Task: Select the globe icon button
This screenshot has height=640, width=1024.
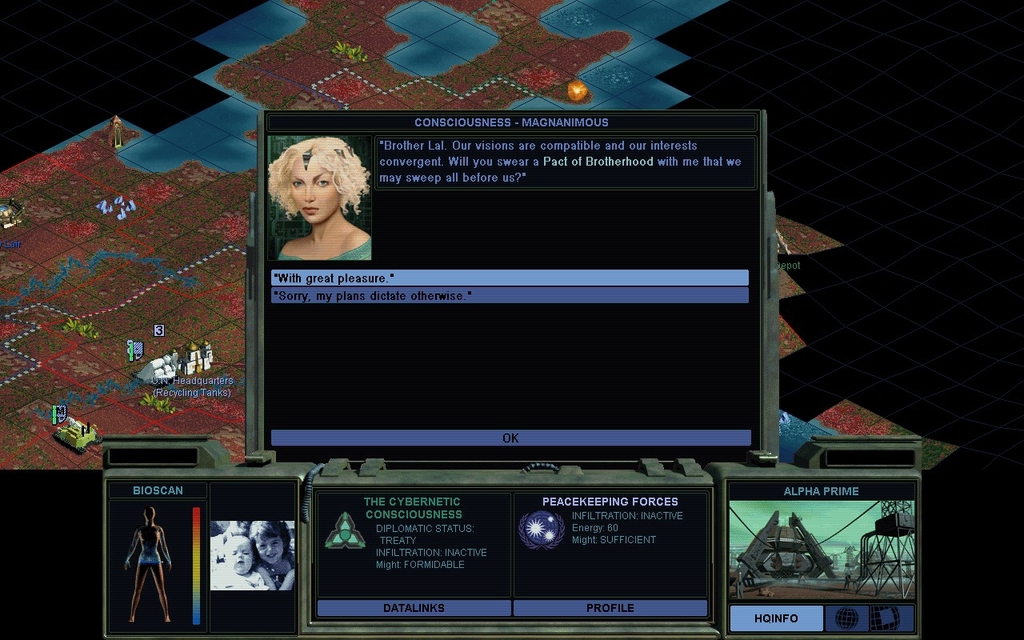Action: (x=846, y=618)
